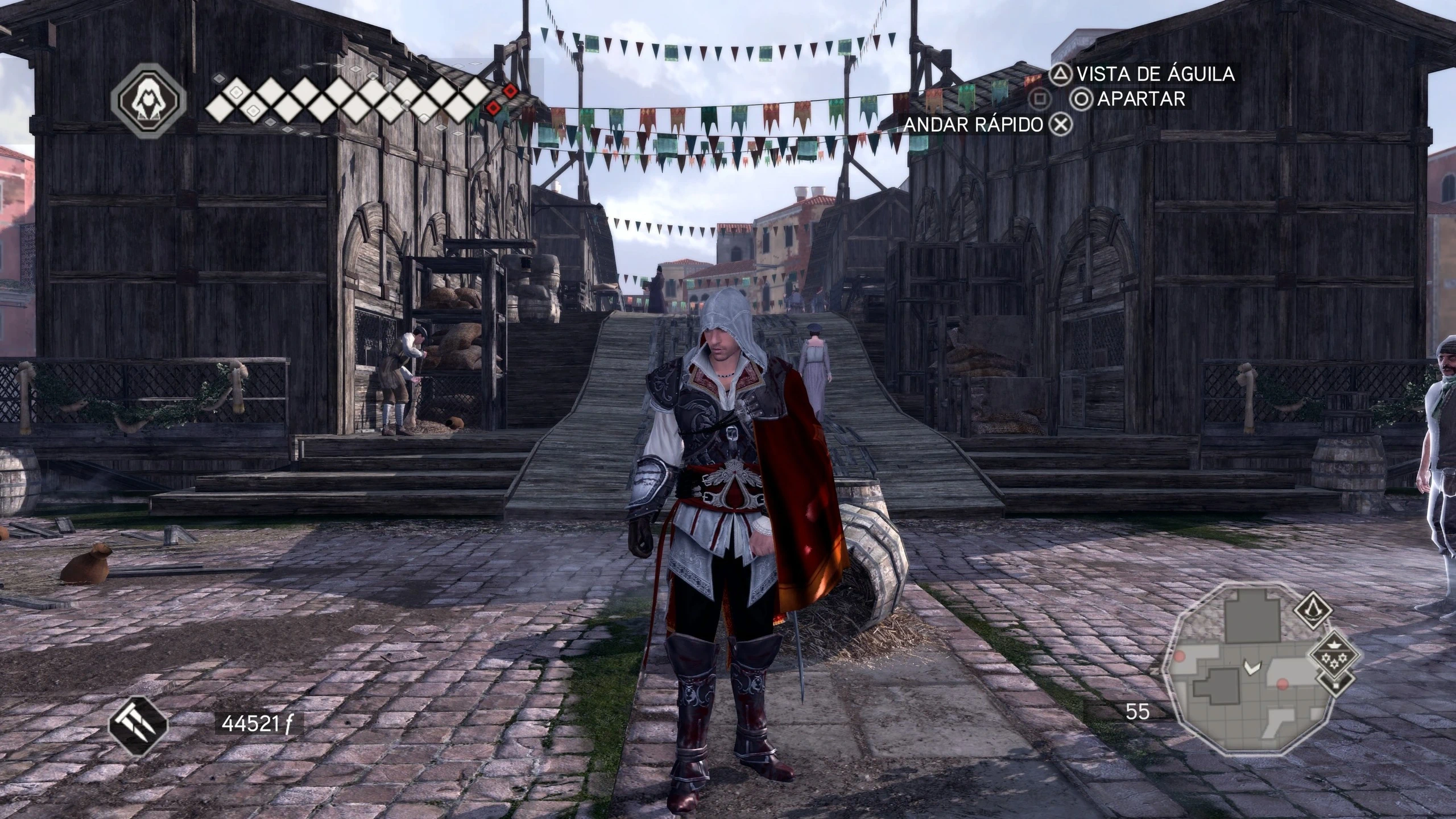Select the hidden blade weapon icon

point(138,723)
